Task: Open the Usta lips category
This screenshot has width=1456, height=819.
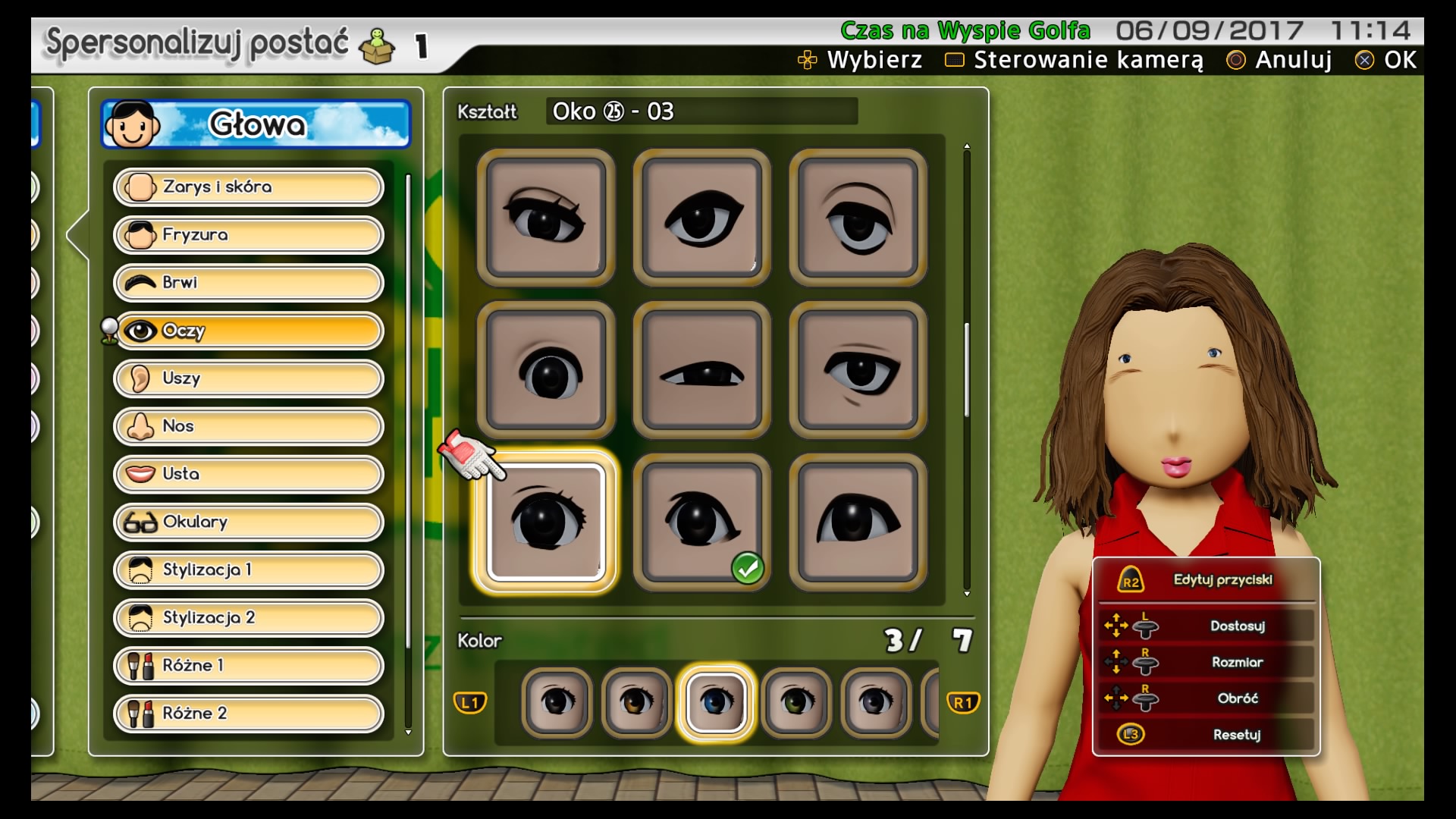Action: (x=249, y=474)
